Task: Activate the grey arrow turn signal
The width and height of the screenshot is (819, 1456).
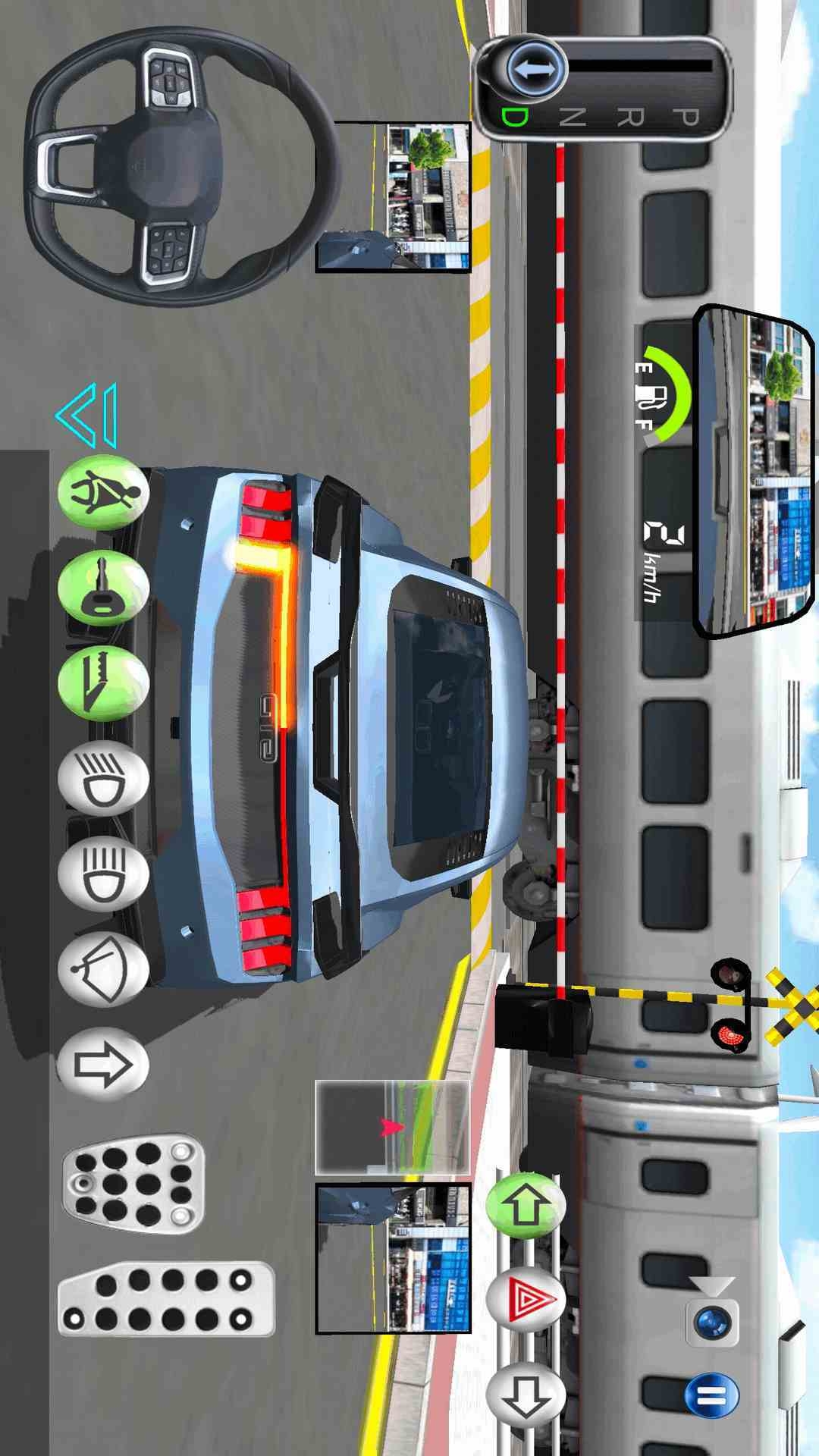Action: 526,1395
